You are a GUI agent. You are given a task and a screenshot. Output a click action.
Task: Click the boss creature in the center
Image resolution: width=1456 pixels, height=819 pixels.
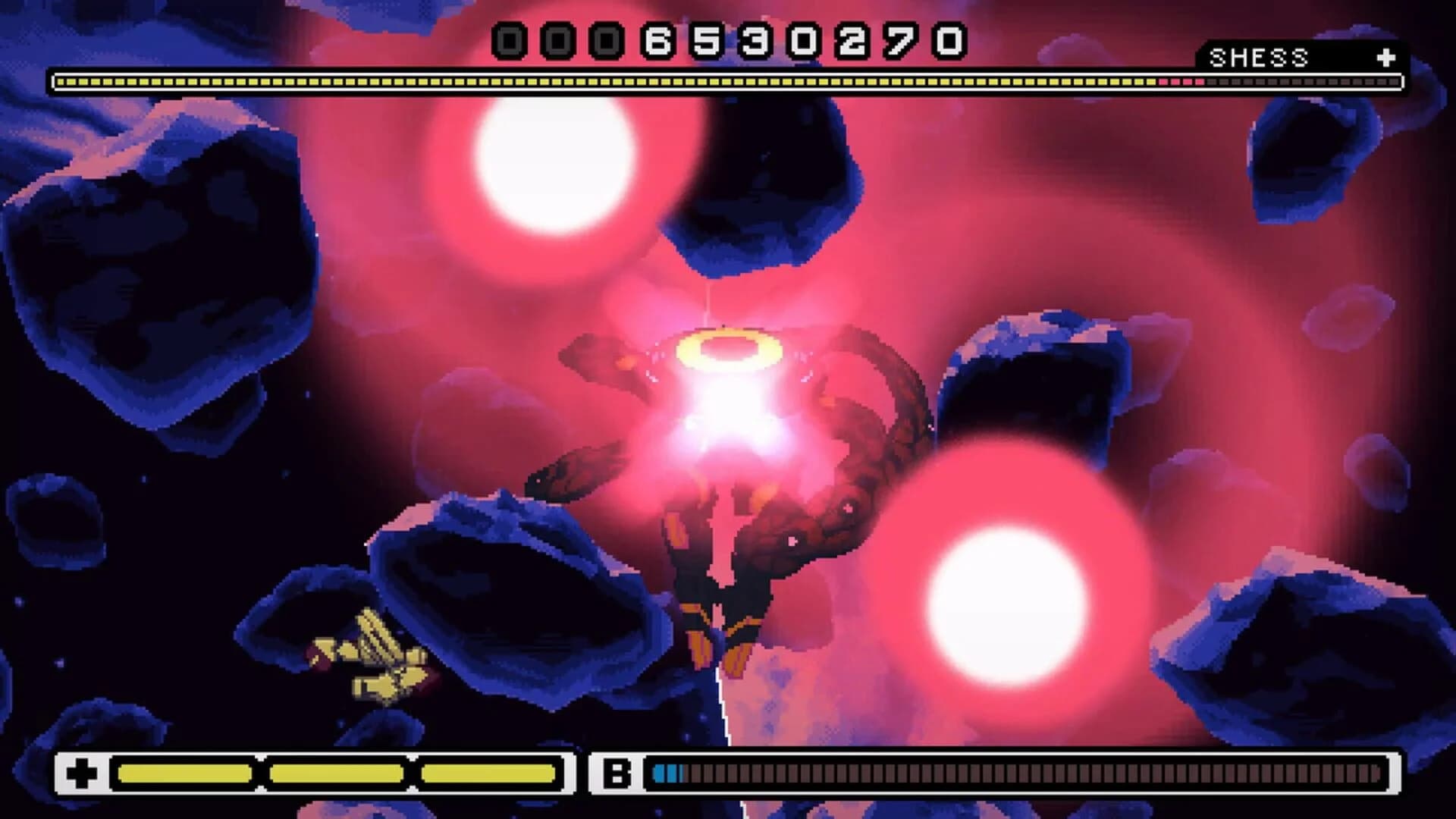(x=728, y=470)
